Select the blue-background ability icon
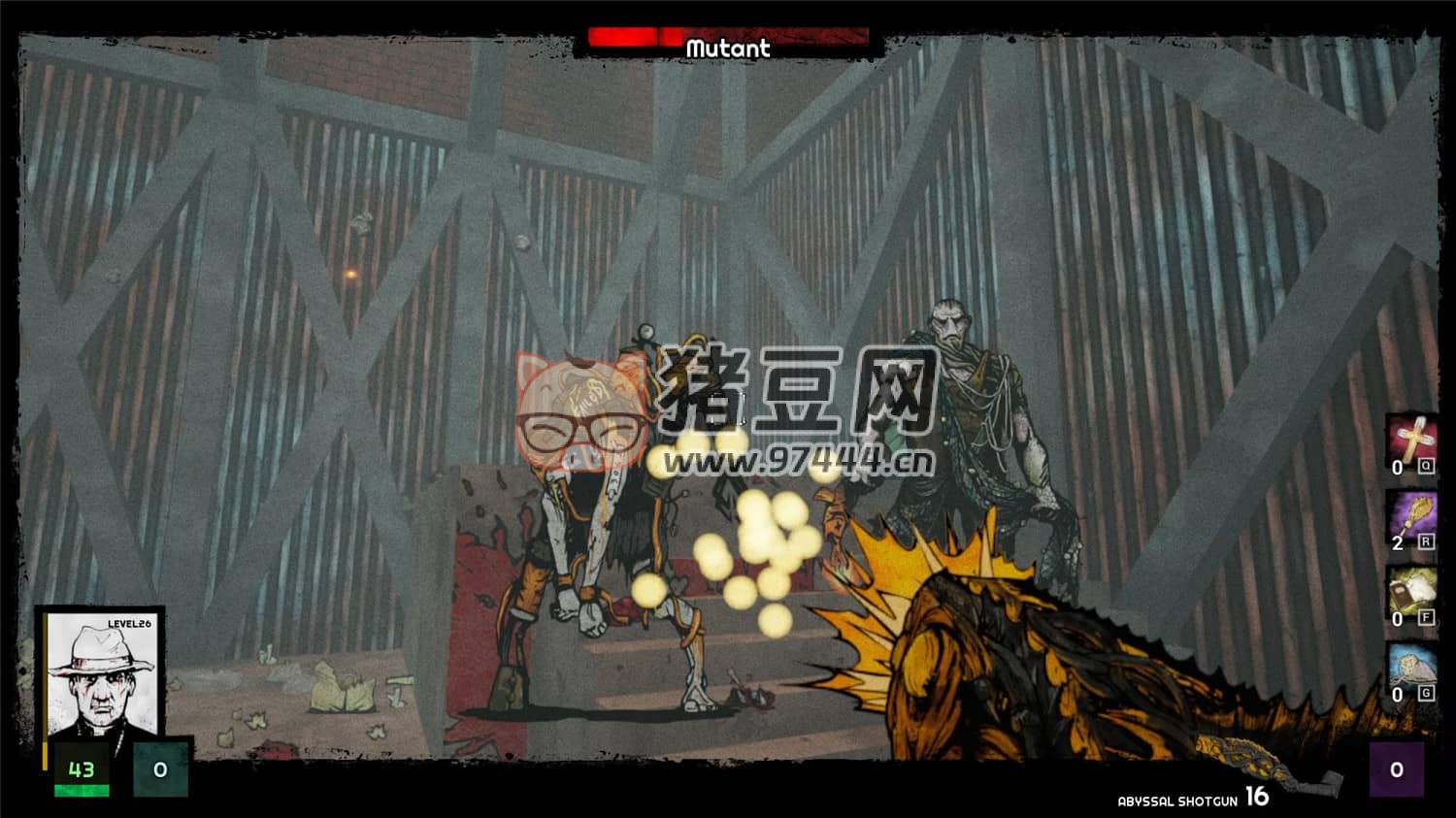1456x818 pixels. pyautogui.click(x=1410, y=666)
